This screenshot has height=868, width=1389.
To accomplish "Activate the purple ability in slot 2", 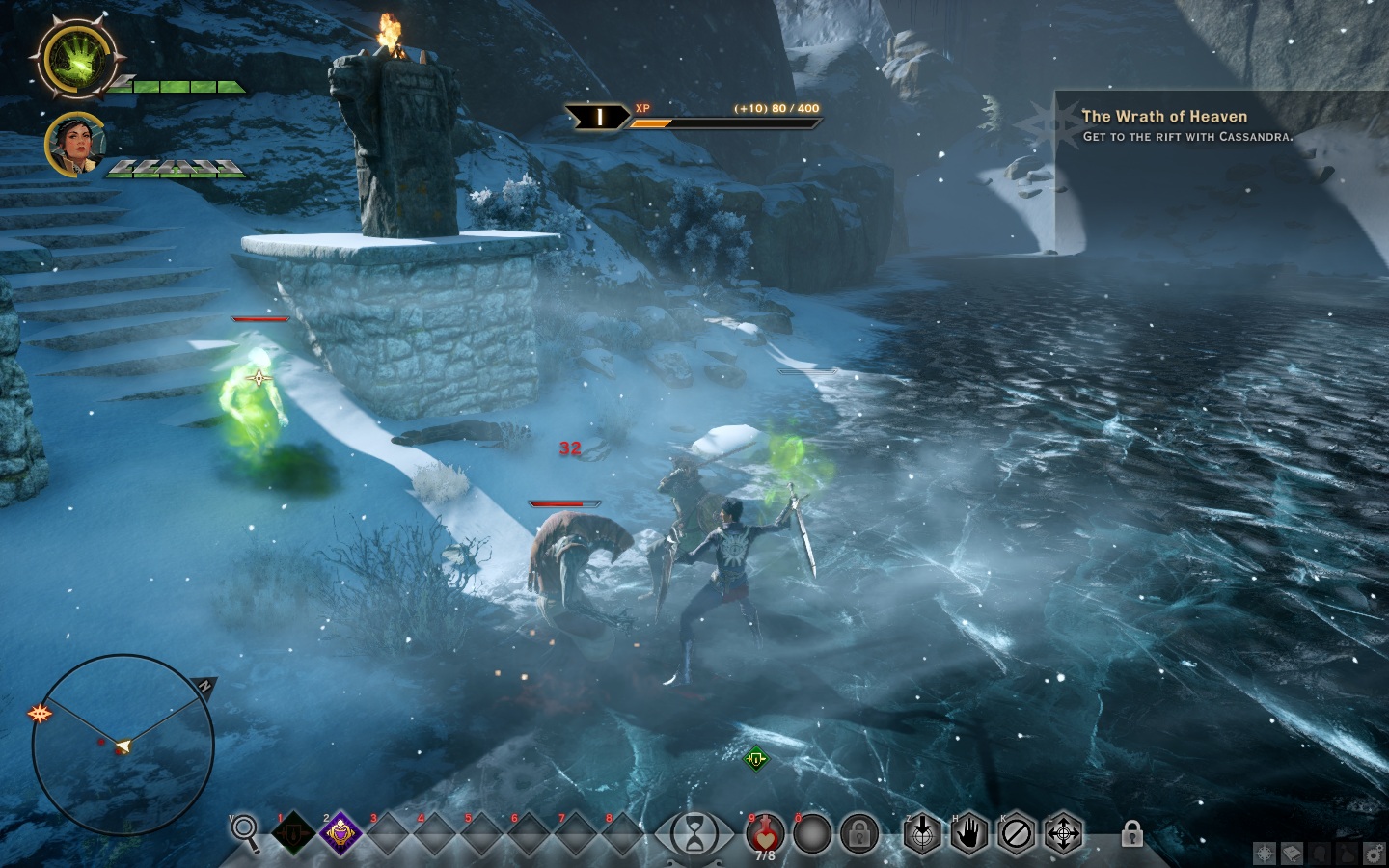I will tap(340, 833).
